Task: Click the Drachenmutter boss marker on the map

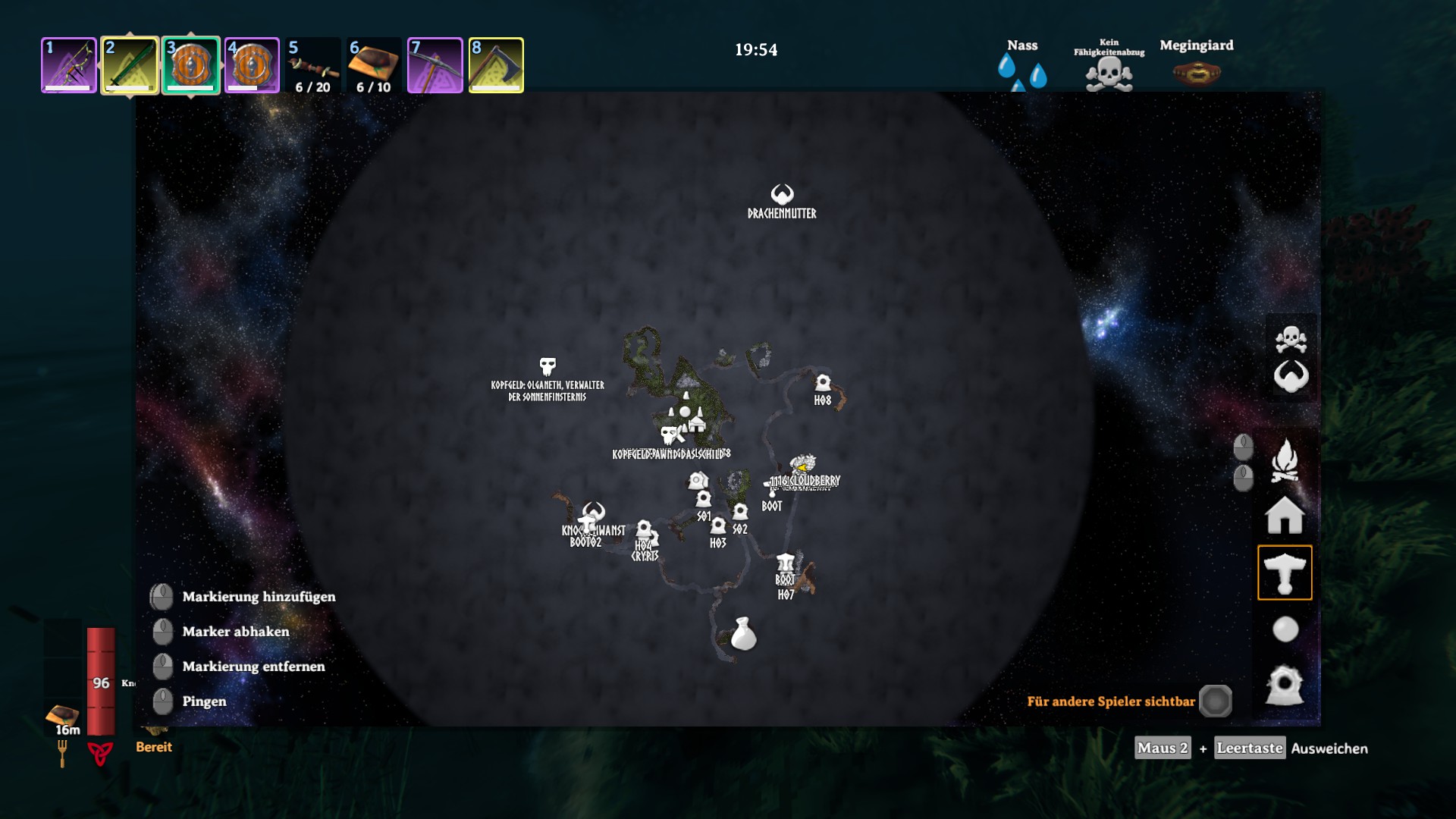Action: coord(782,195)
